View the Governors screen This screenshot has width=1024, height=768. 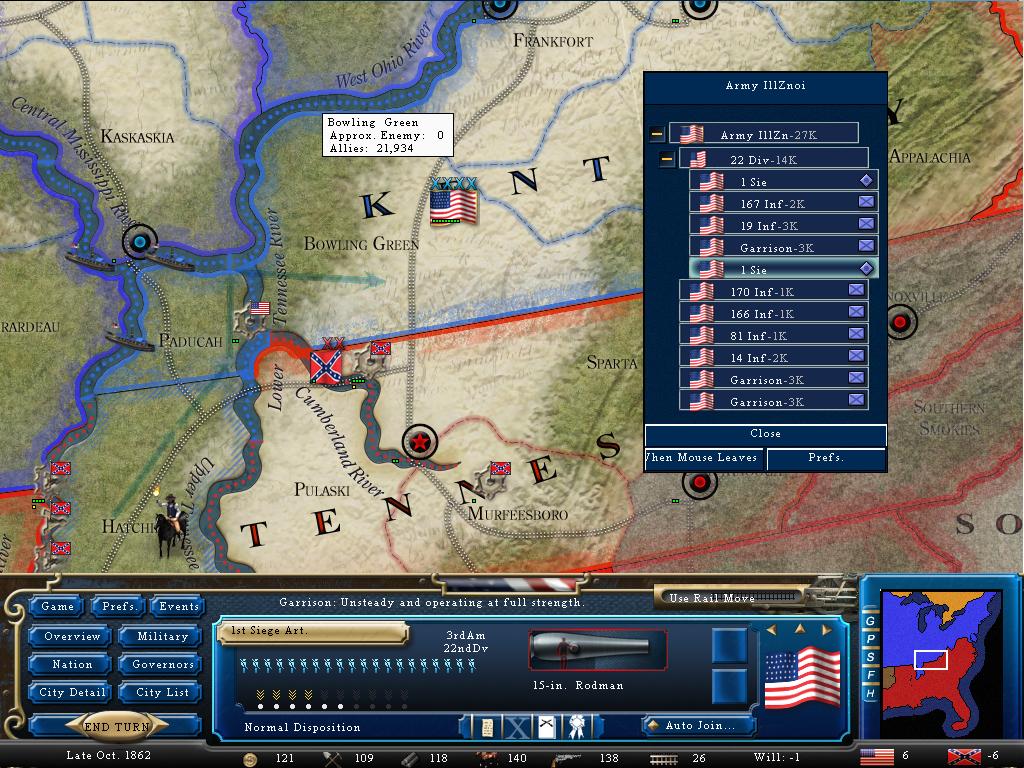point(162,664)
